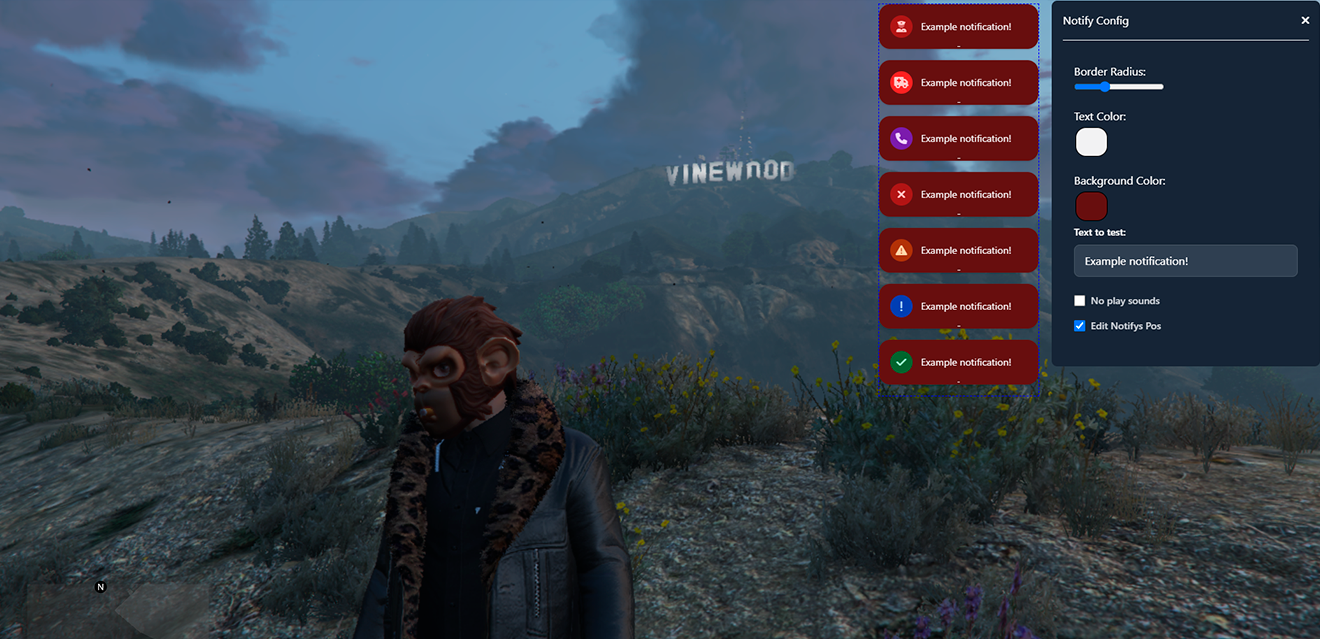Select the orange warning triangle notification
This screenshot has height=639, width=1320.
(x=958, y=250)
